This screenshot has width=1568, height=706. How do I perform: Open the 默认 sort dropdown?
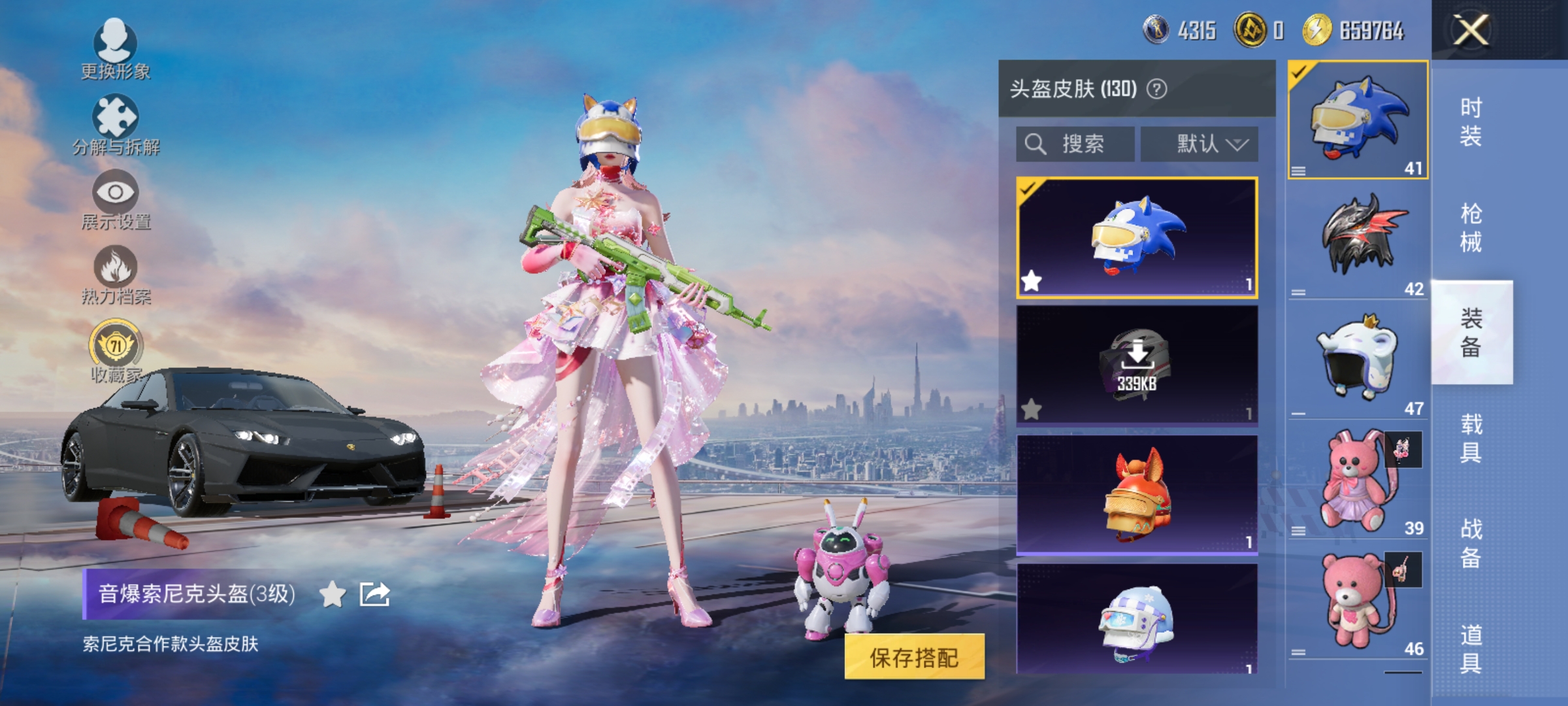tap(1201, 145)
